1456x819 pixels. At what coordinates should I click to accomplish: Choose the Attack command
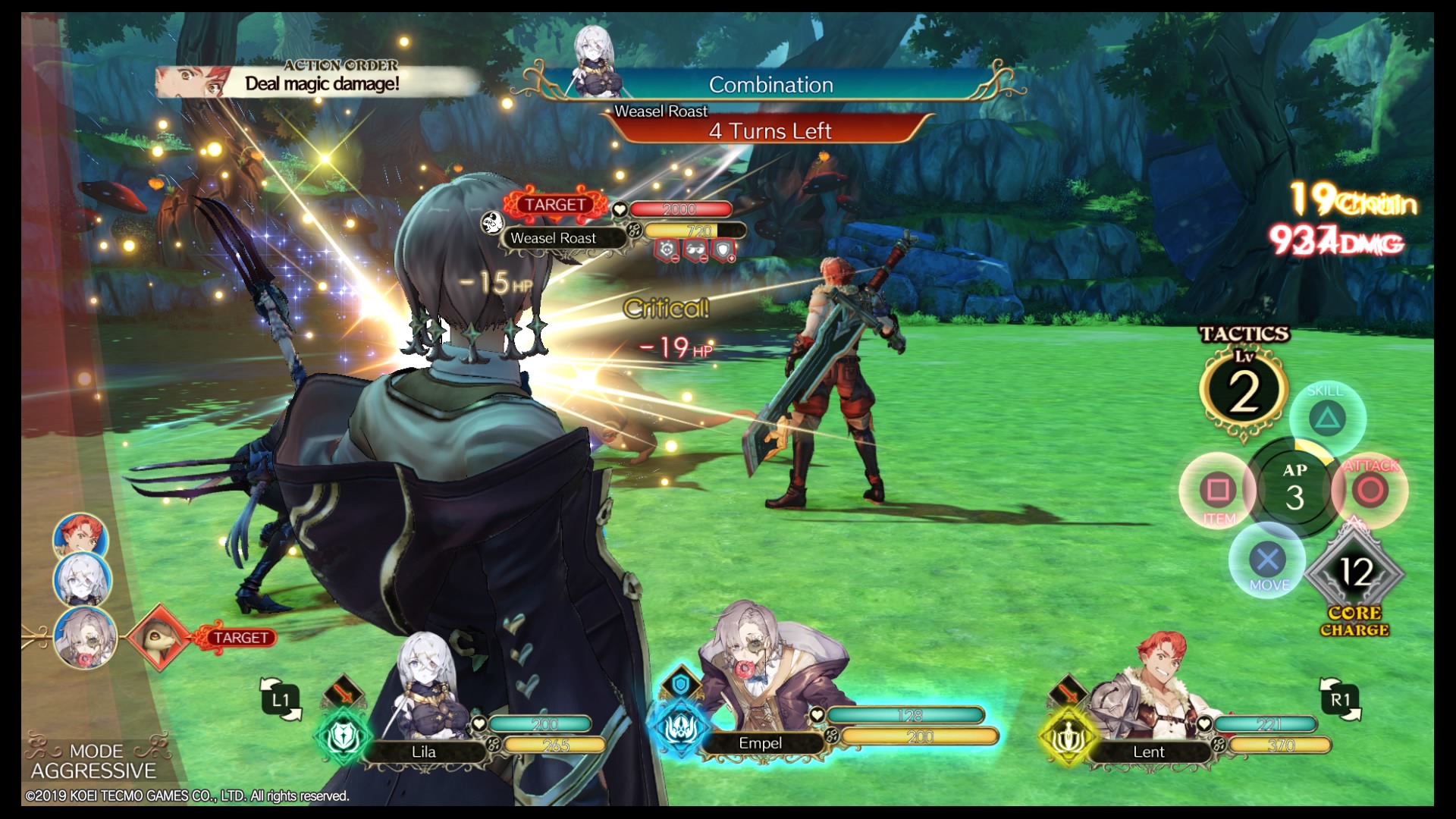[1370, 490]
